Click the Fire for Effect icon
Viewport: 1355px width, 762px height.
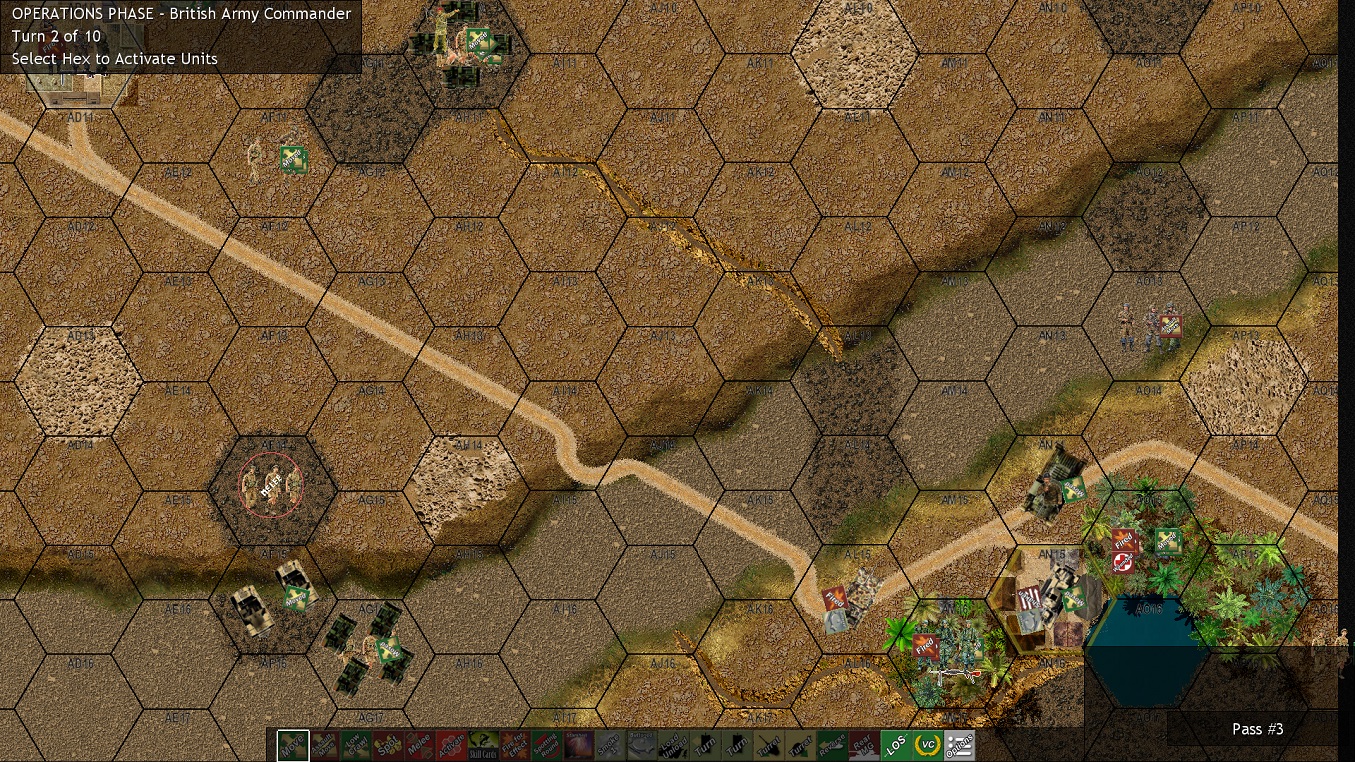[x=516, y=745]
